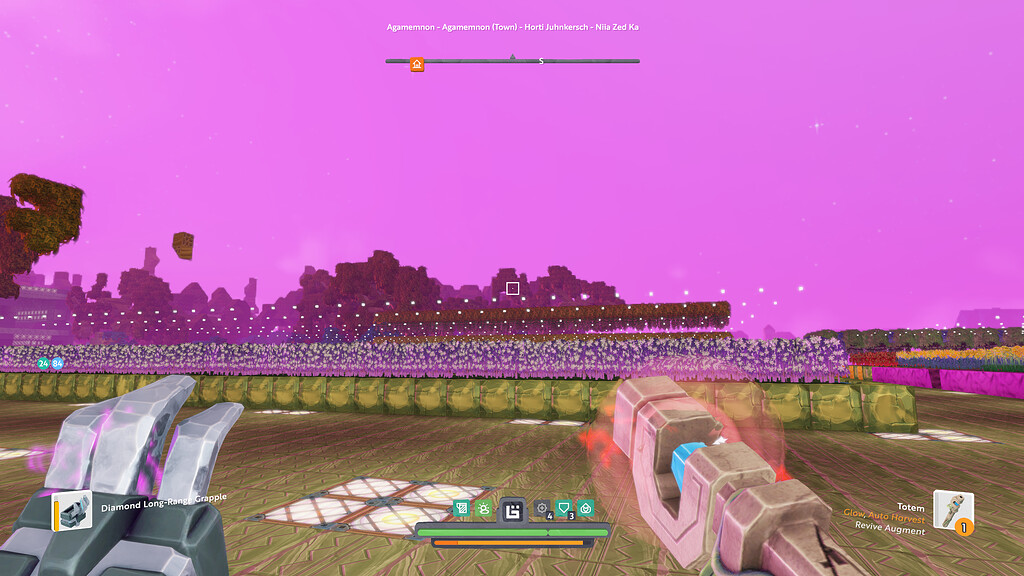Select the Diamond Long-Range Grapple slot
The height and width of the screenshot is (576, 1024).
click(73, 510)
